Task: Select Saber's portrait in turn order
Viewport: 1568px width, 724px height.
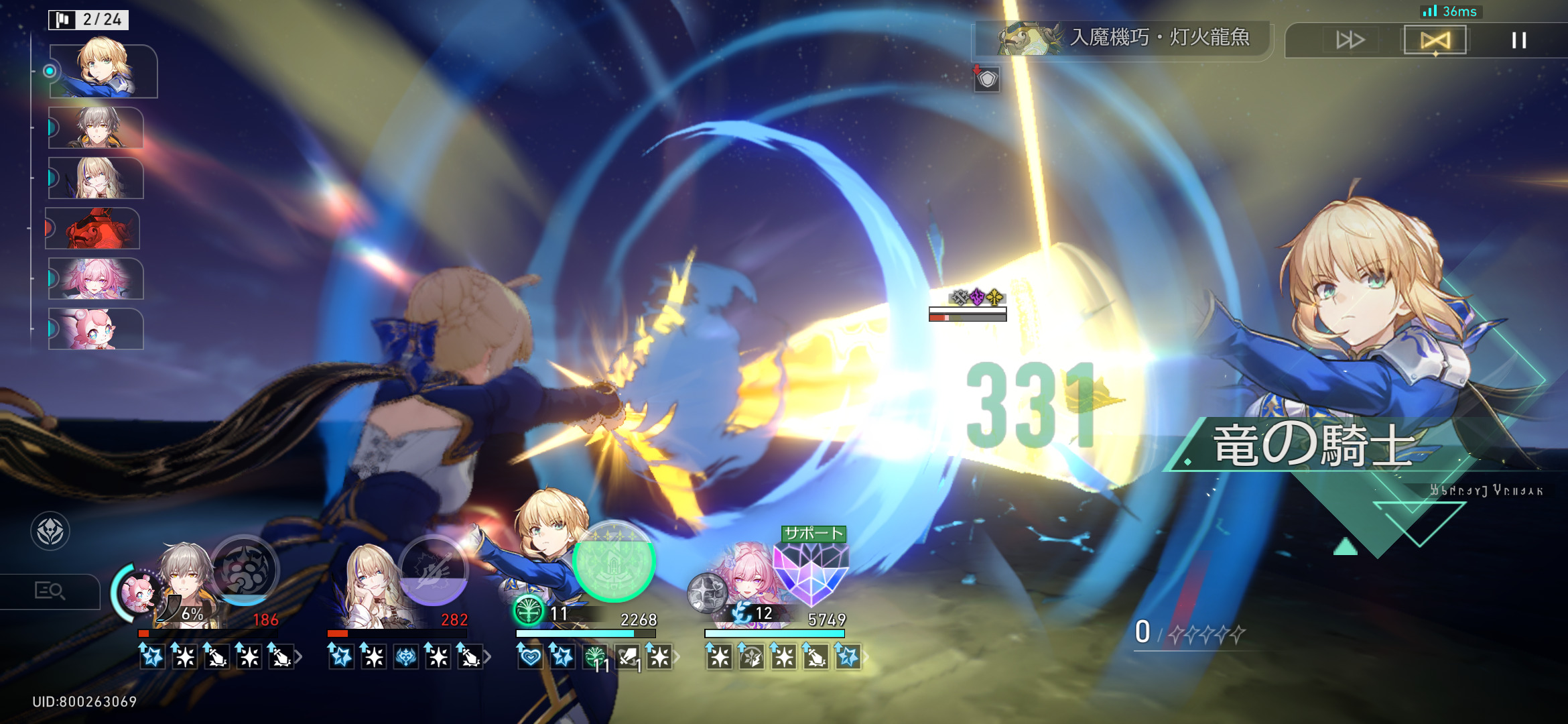Action: click(x=103, y=70)
